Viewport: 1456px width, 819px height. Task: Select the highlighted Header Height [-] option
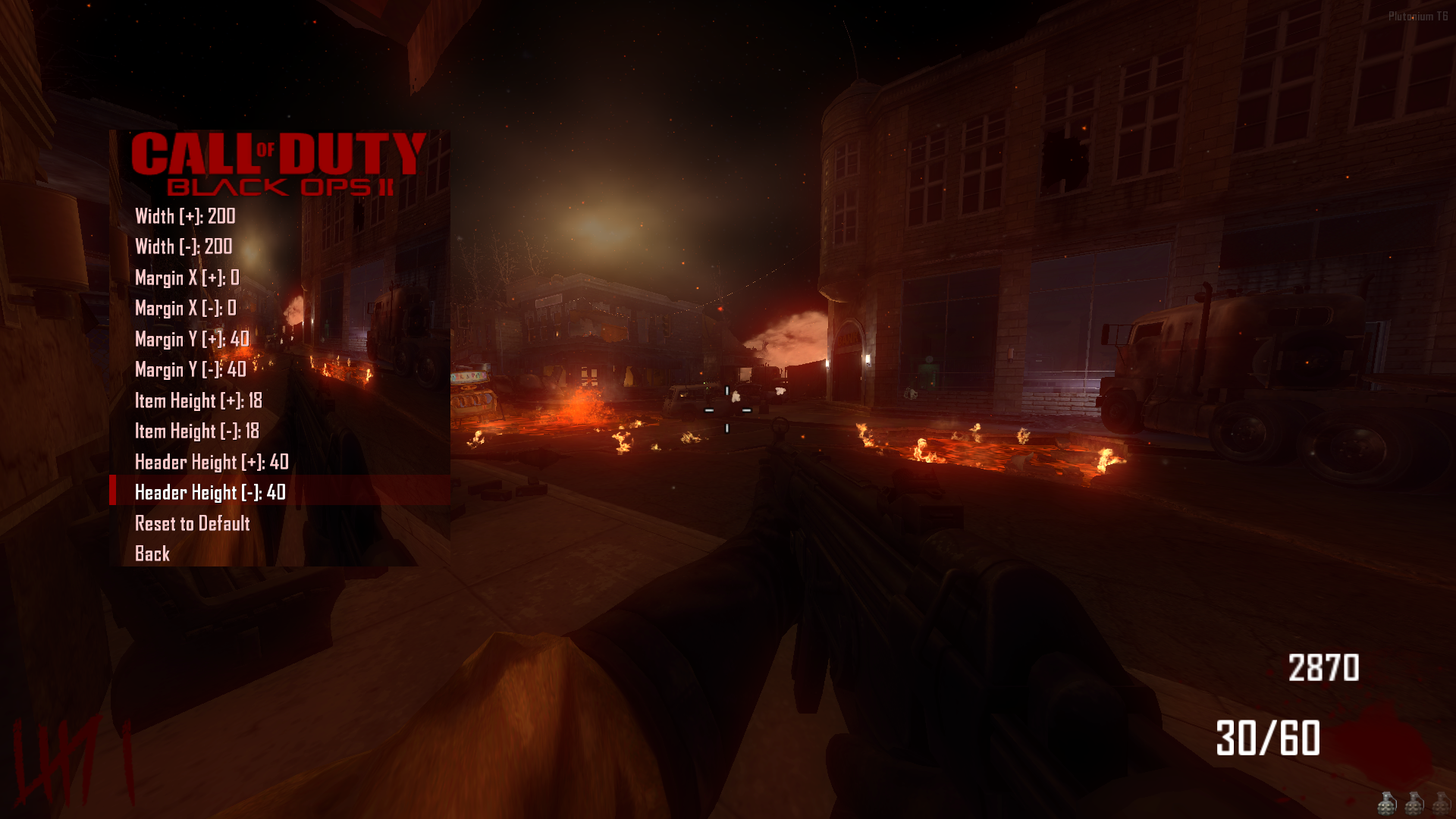click(x=209, y=492)
